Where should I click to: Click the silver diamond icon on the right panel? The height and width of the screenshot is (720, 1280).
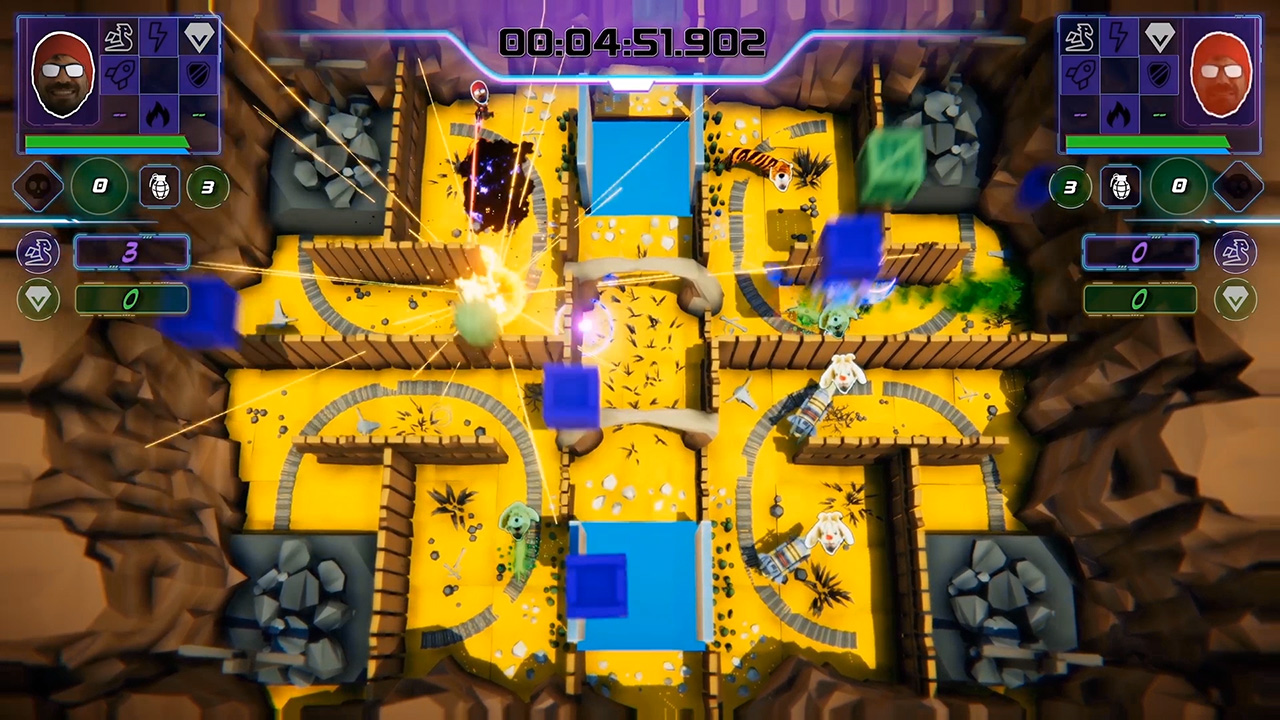tap(1160, 37)
